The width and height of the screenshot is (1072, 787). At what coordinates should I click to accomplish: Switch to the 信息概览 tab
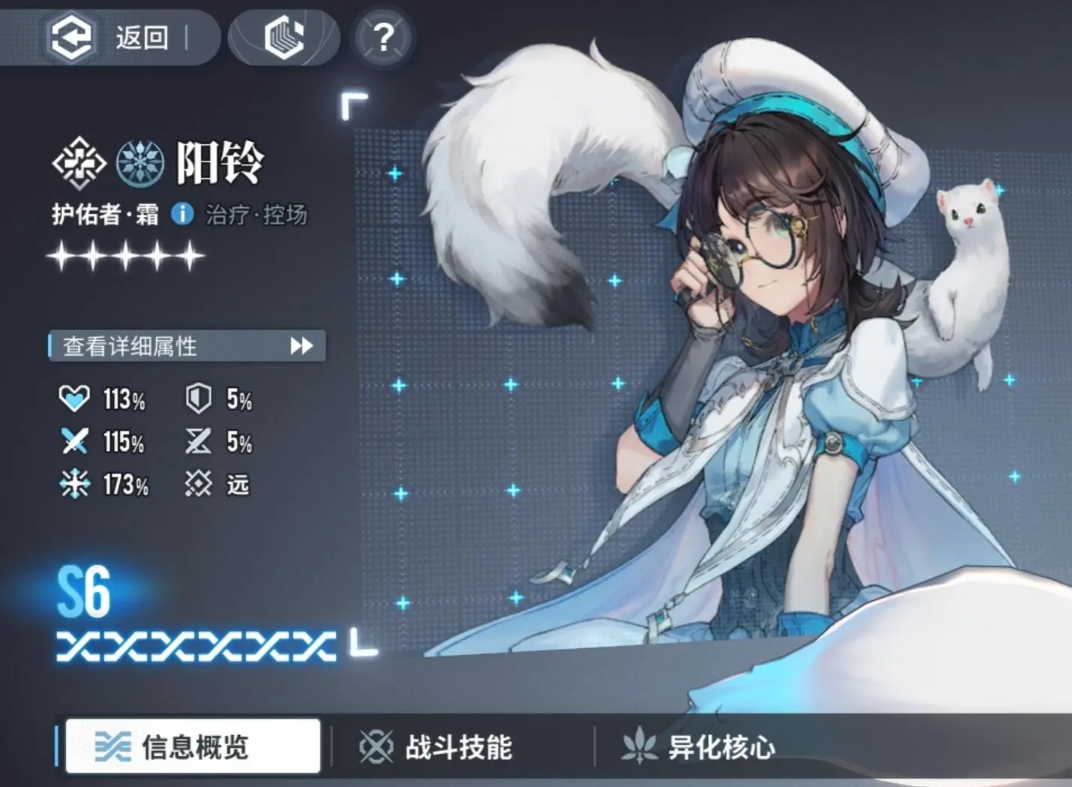click(192, 747)
